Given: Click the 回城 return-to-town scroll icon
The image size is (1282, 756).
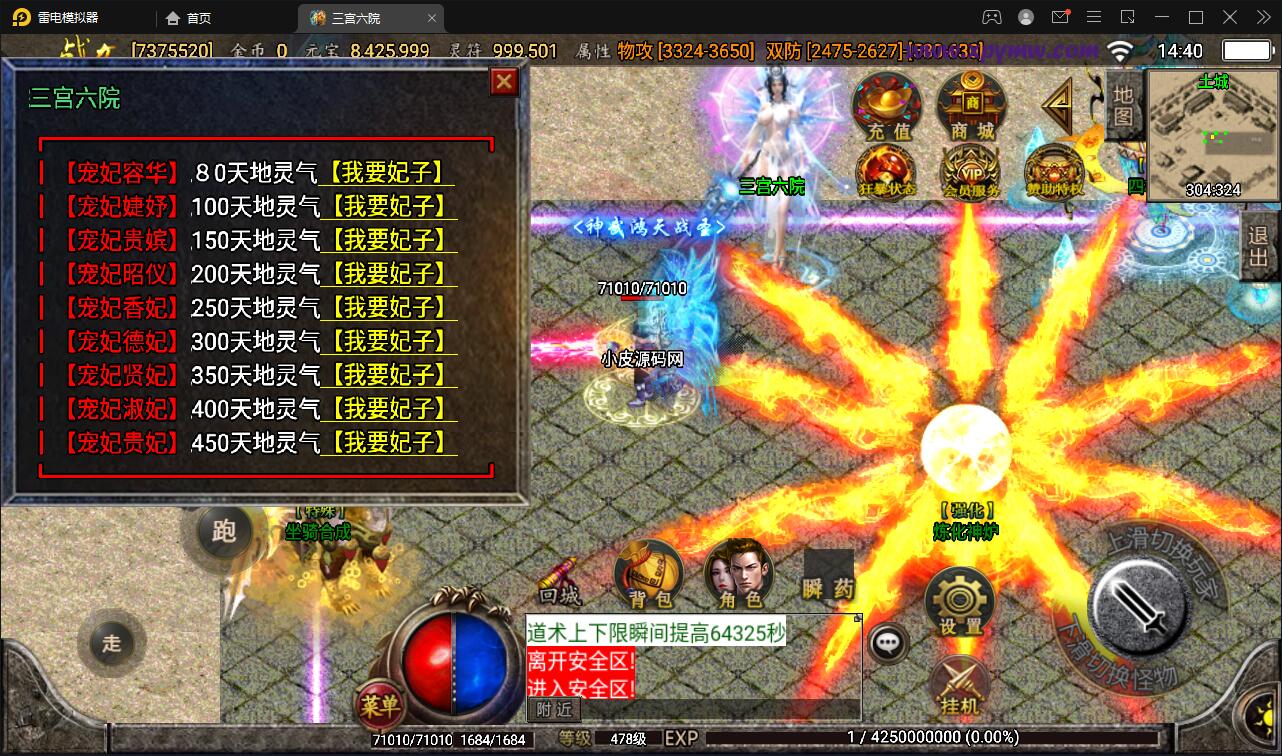Looking at the screenshot, I should (x=556, y=580).
